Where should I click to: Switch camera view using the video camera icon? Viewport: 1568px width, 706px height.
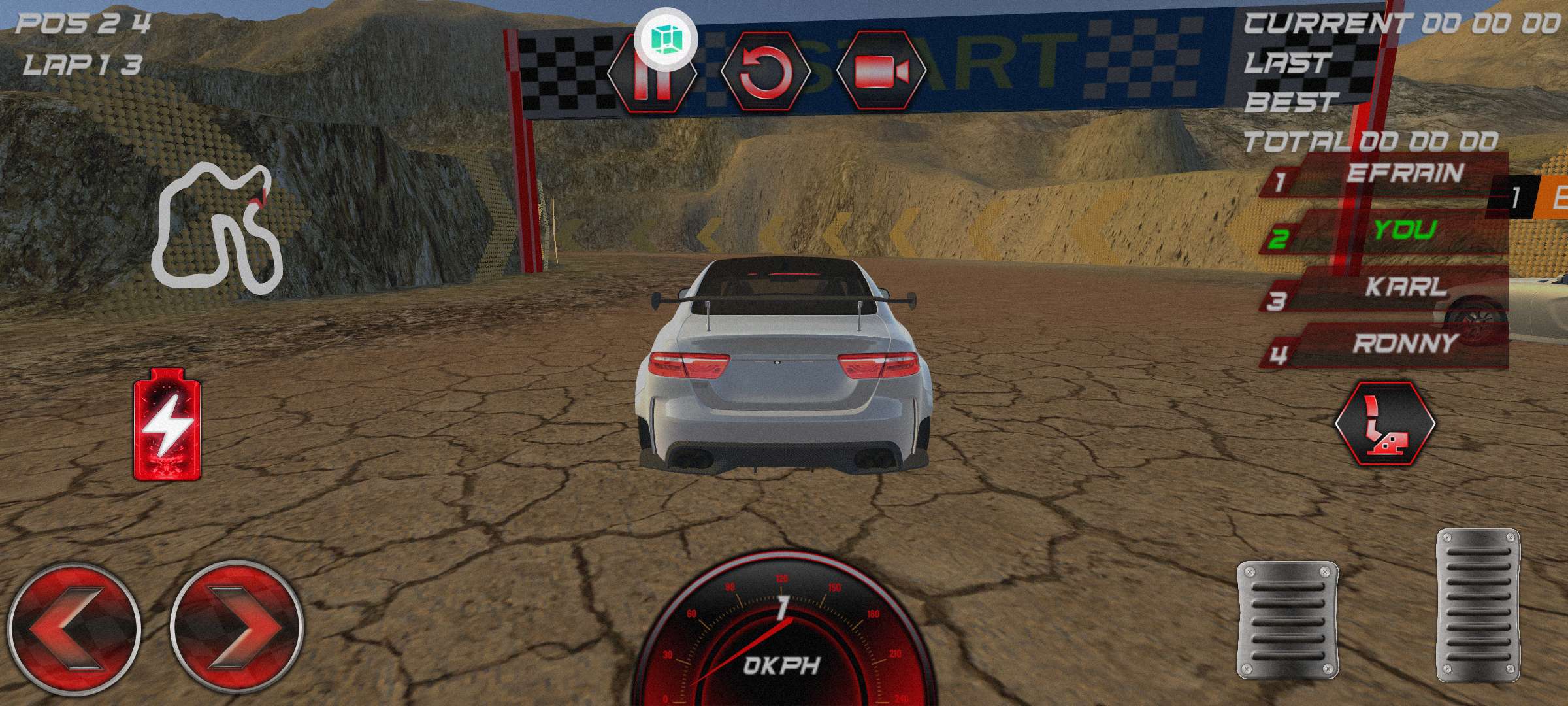(x=881, y=71)
